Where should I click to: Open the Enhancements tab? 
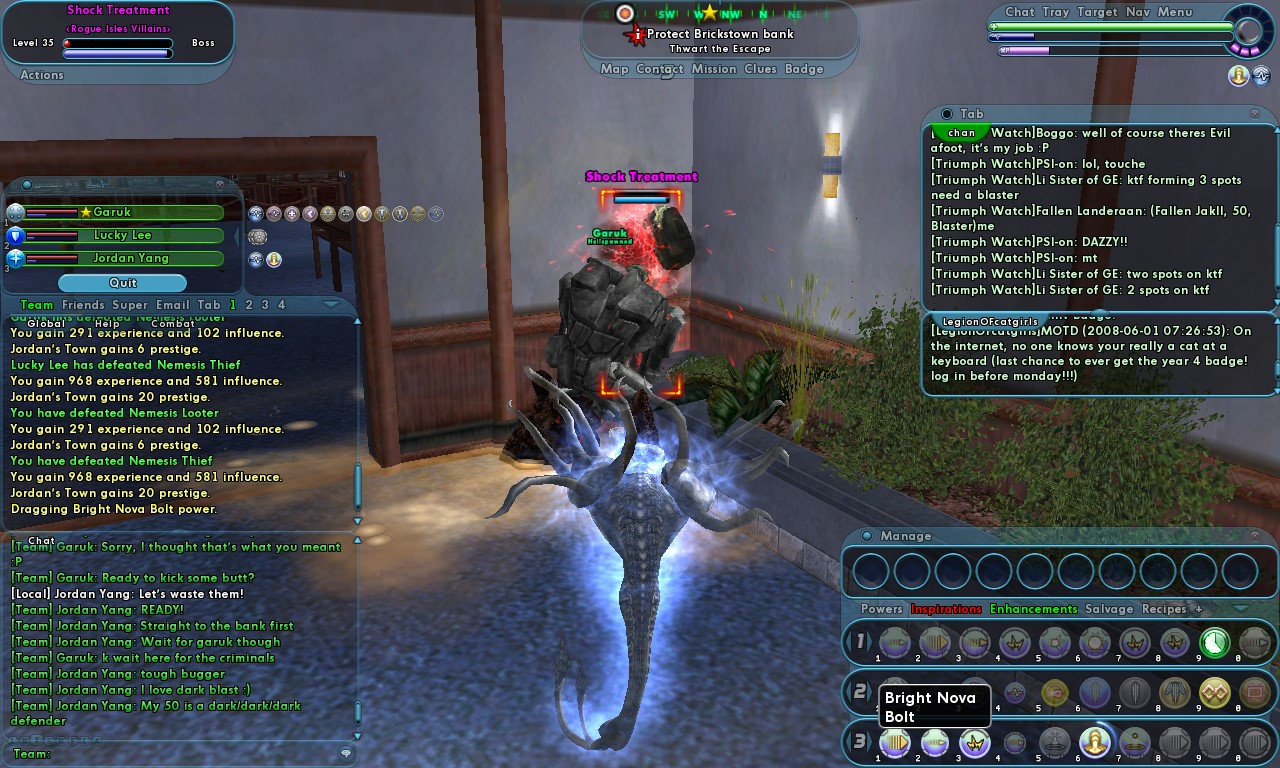point(1033,609)
